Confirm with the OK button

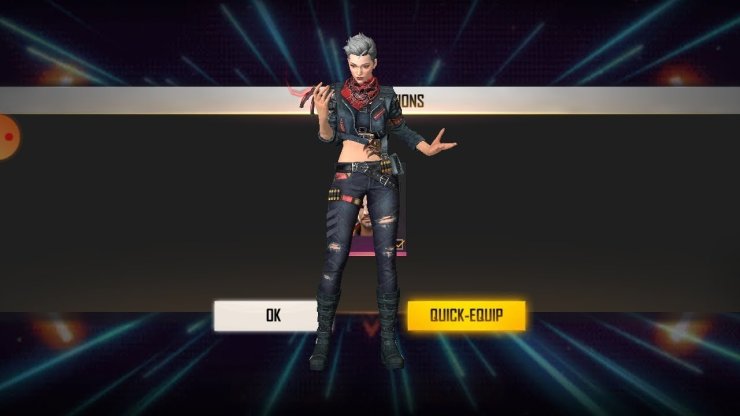click(x=271, y=316)
